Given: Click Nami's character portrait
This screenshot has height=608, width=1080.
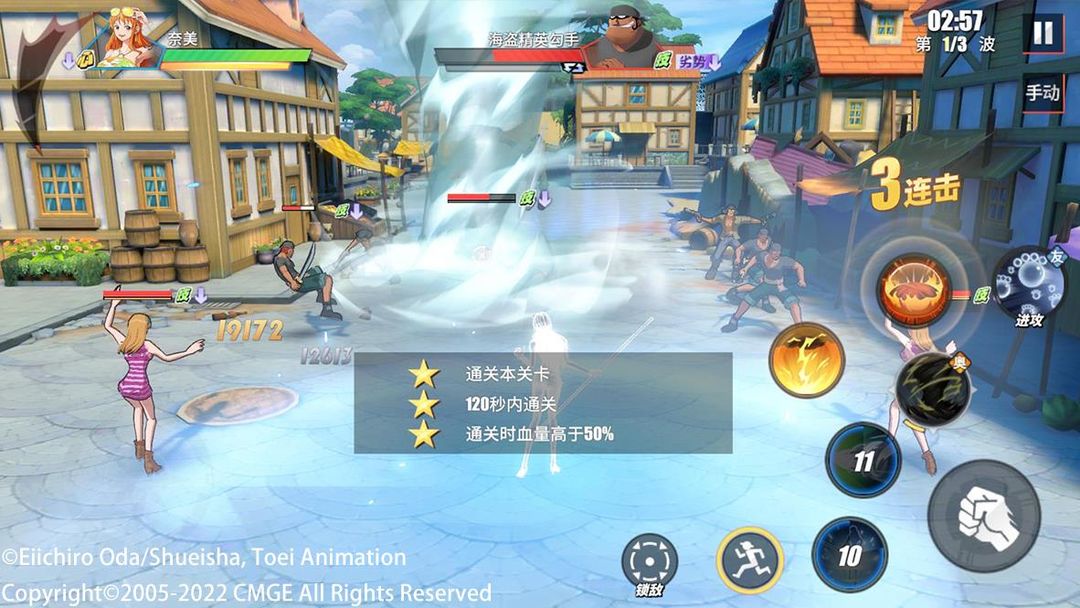Looking at the screenshot, I should [129, 37].
